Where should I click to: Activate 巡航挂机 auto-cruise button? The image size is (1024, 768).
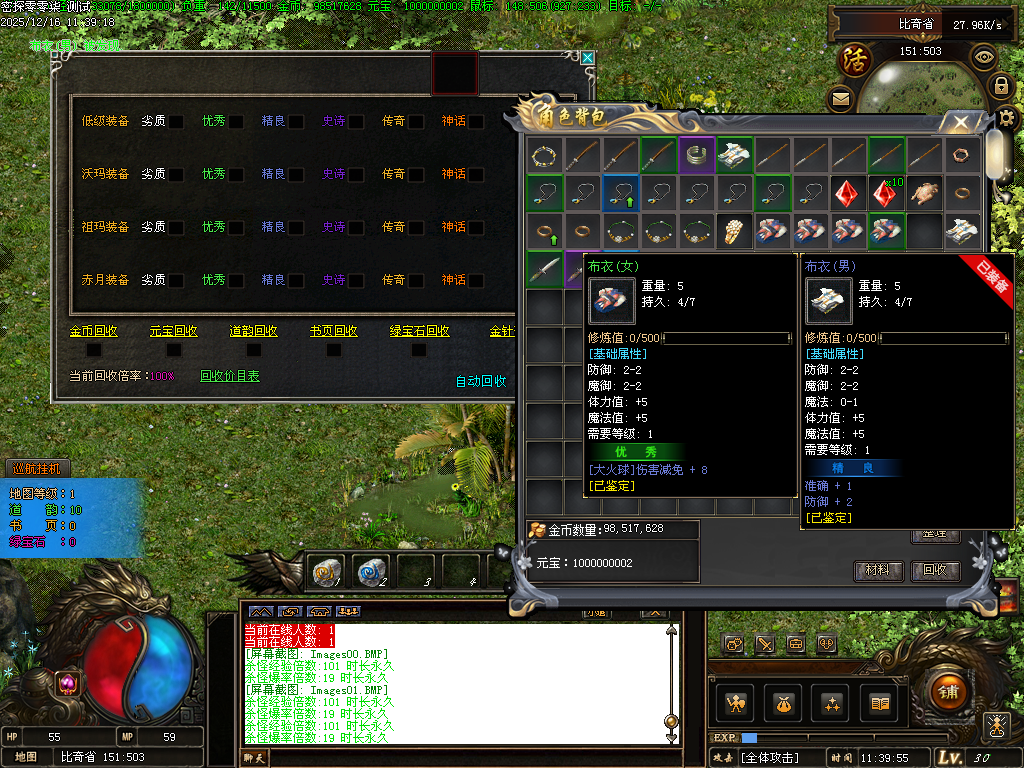[36, 467]
